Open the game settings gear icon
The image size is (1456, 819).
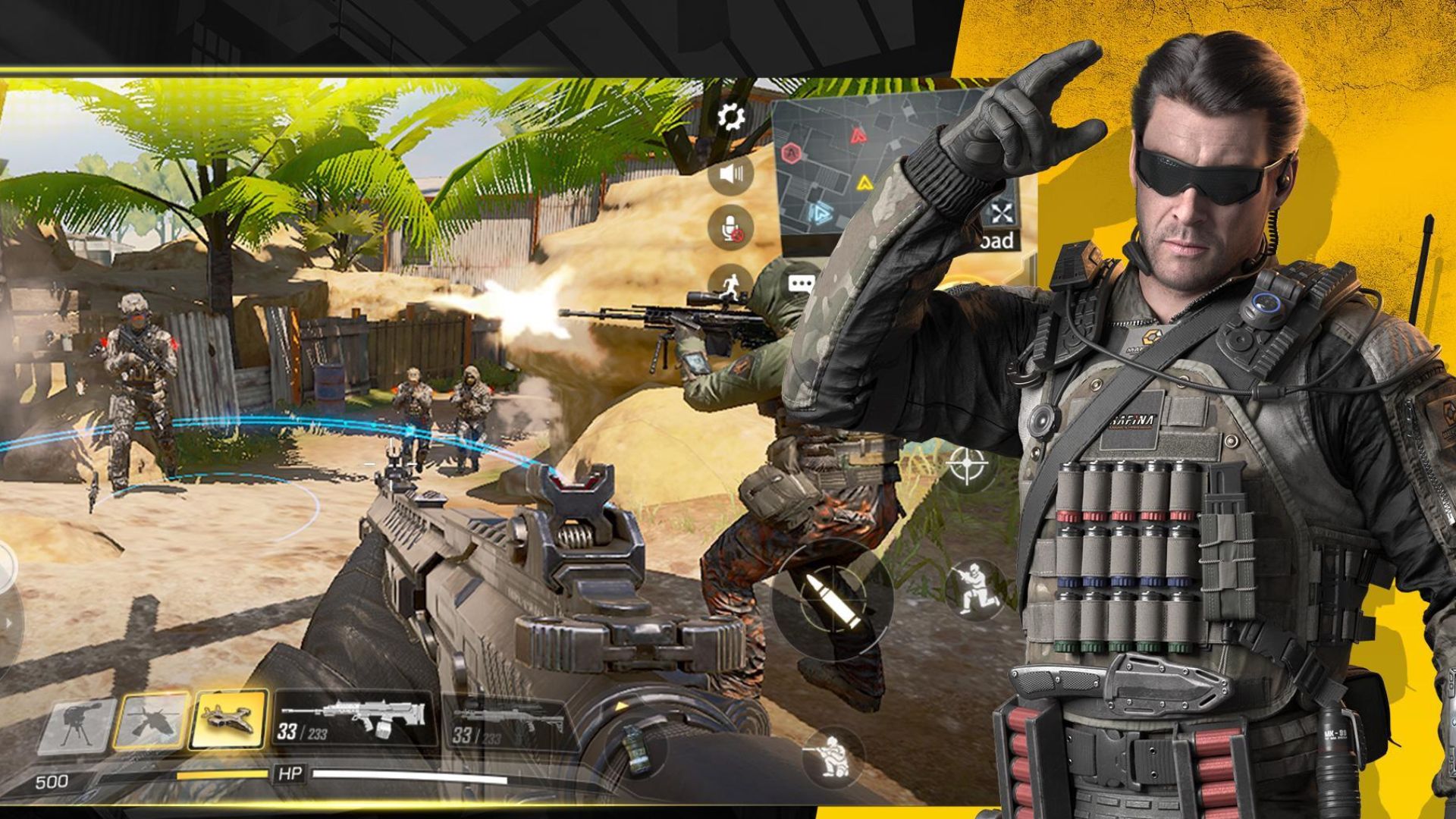point(730,114)
